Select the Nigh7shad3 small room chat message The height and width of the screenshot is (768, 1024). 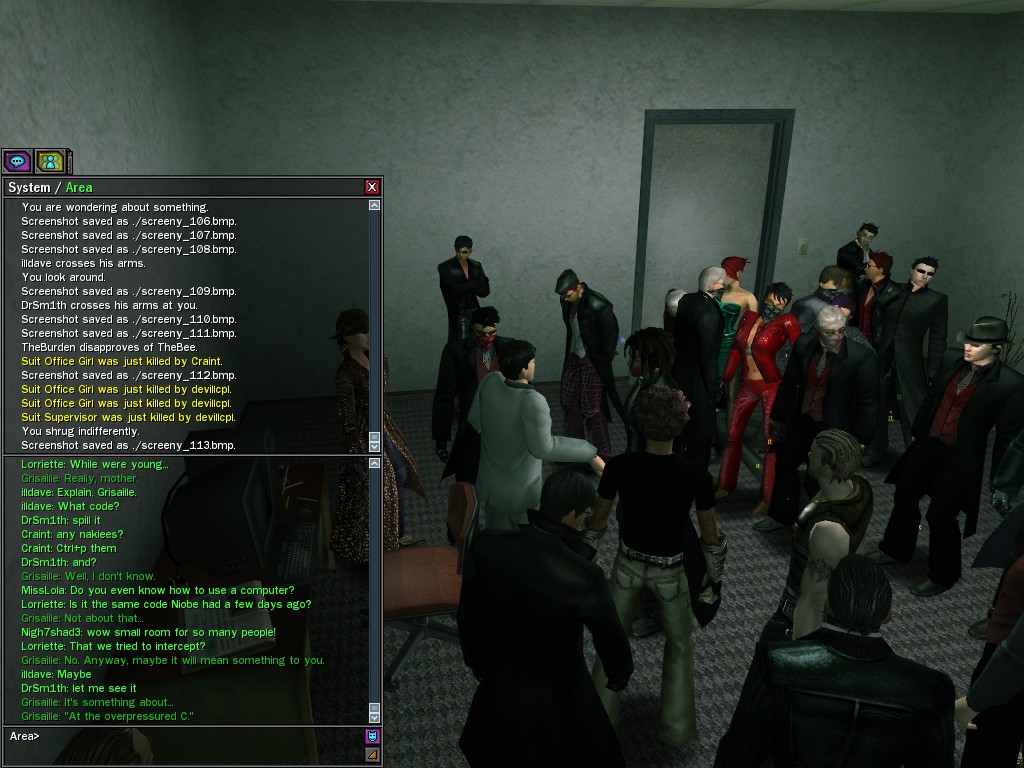pos(148,633)
